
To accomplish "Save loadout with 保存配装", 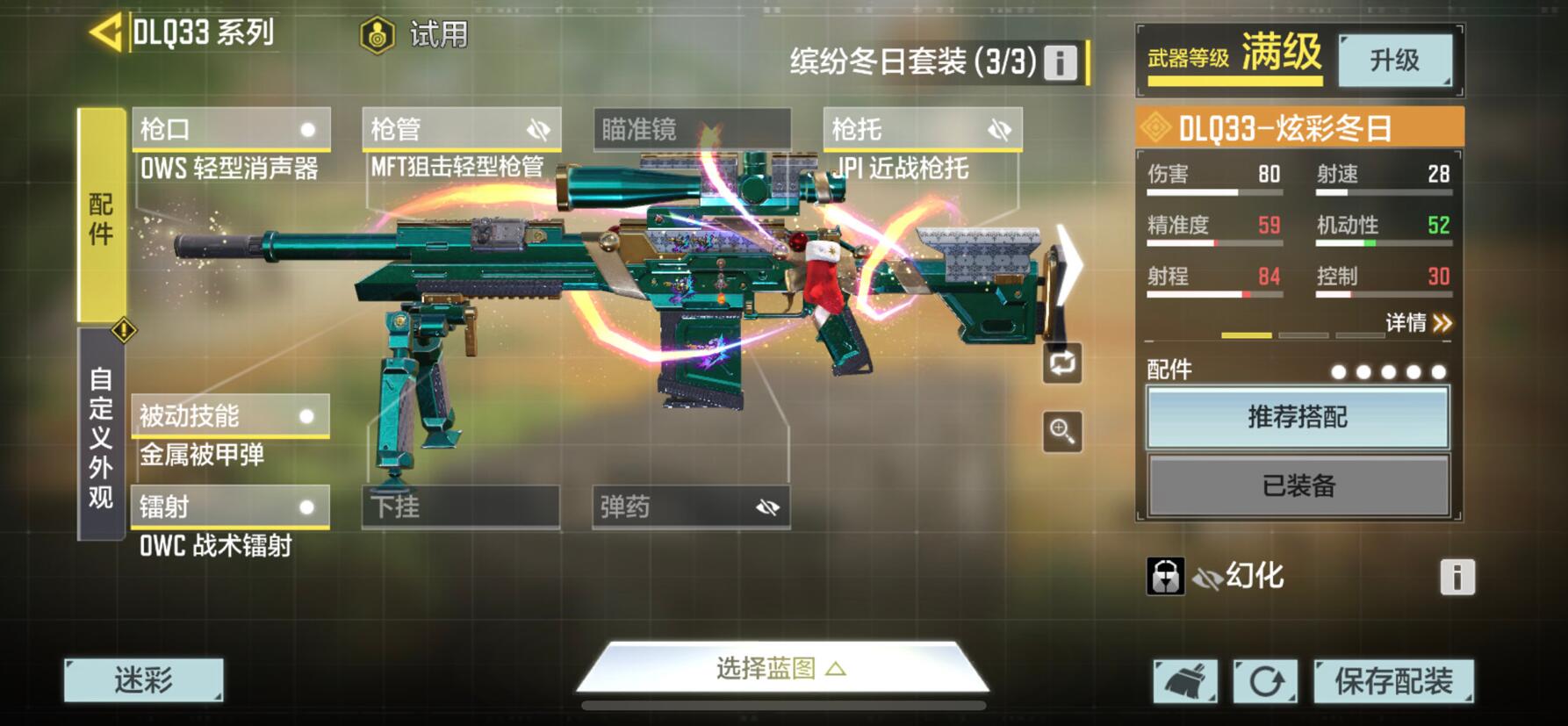I will pos(1393,681).
